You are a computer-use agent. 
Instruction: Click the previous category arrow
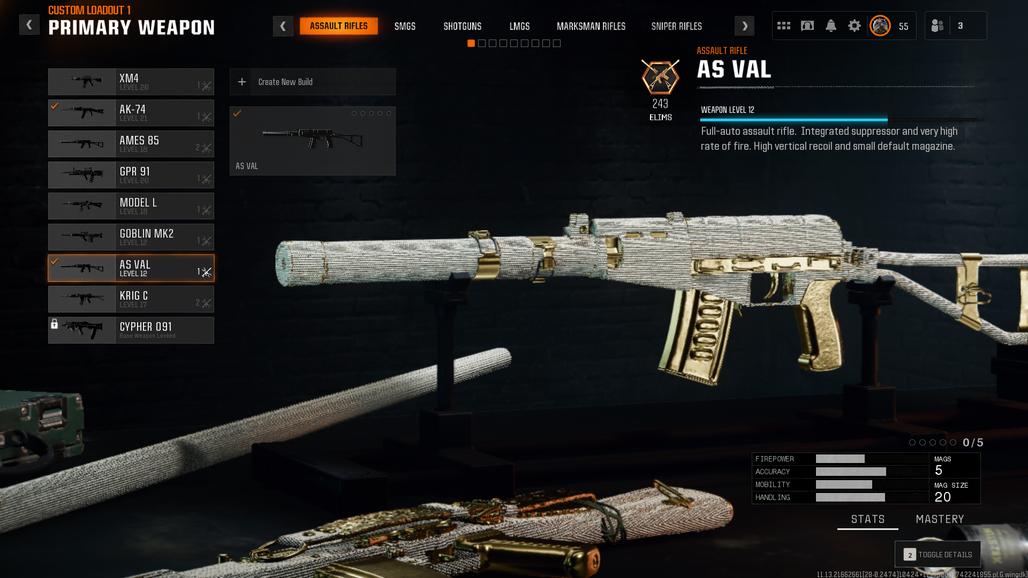[283, 26]
